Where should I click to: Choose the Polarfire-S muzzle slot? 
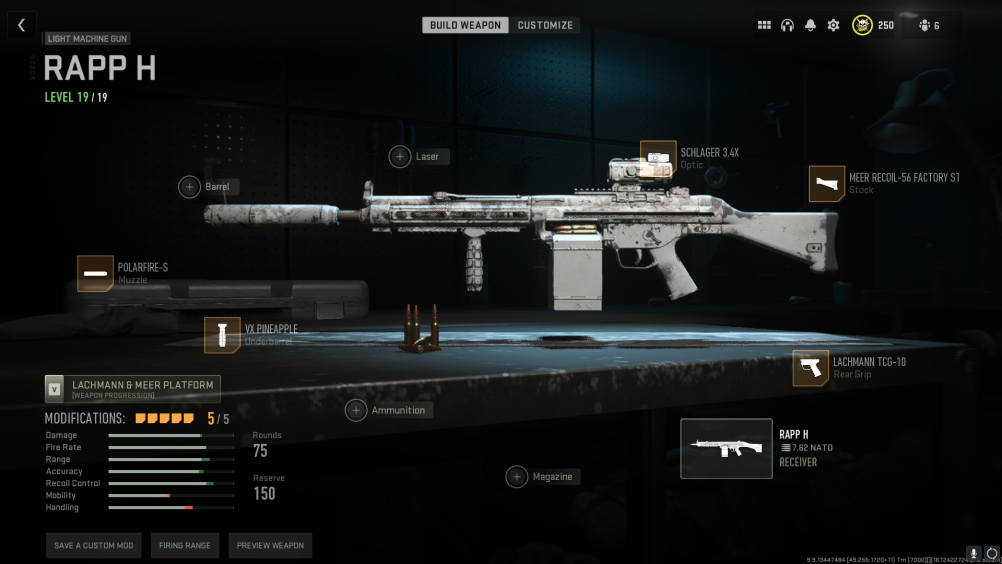[x=96, y=273]
